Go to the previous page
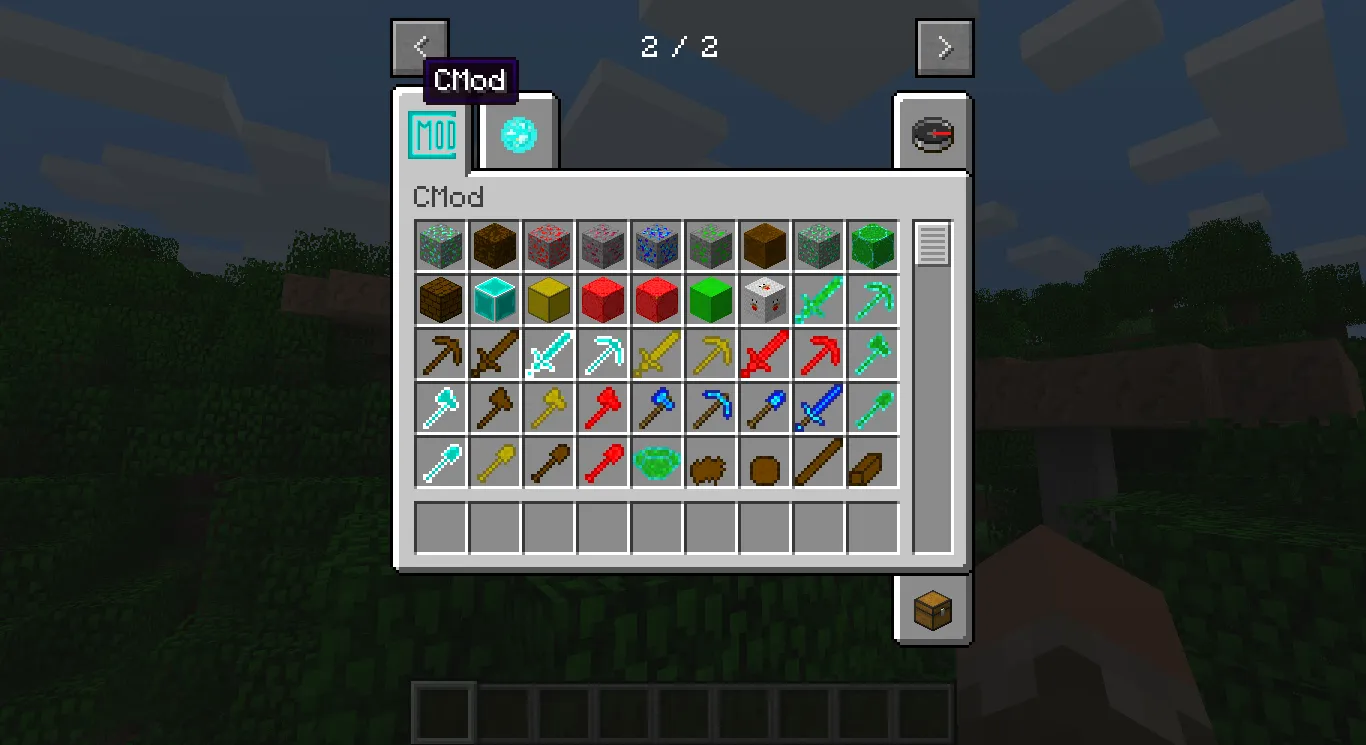 (x=420, y=46)
